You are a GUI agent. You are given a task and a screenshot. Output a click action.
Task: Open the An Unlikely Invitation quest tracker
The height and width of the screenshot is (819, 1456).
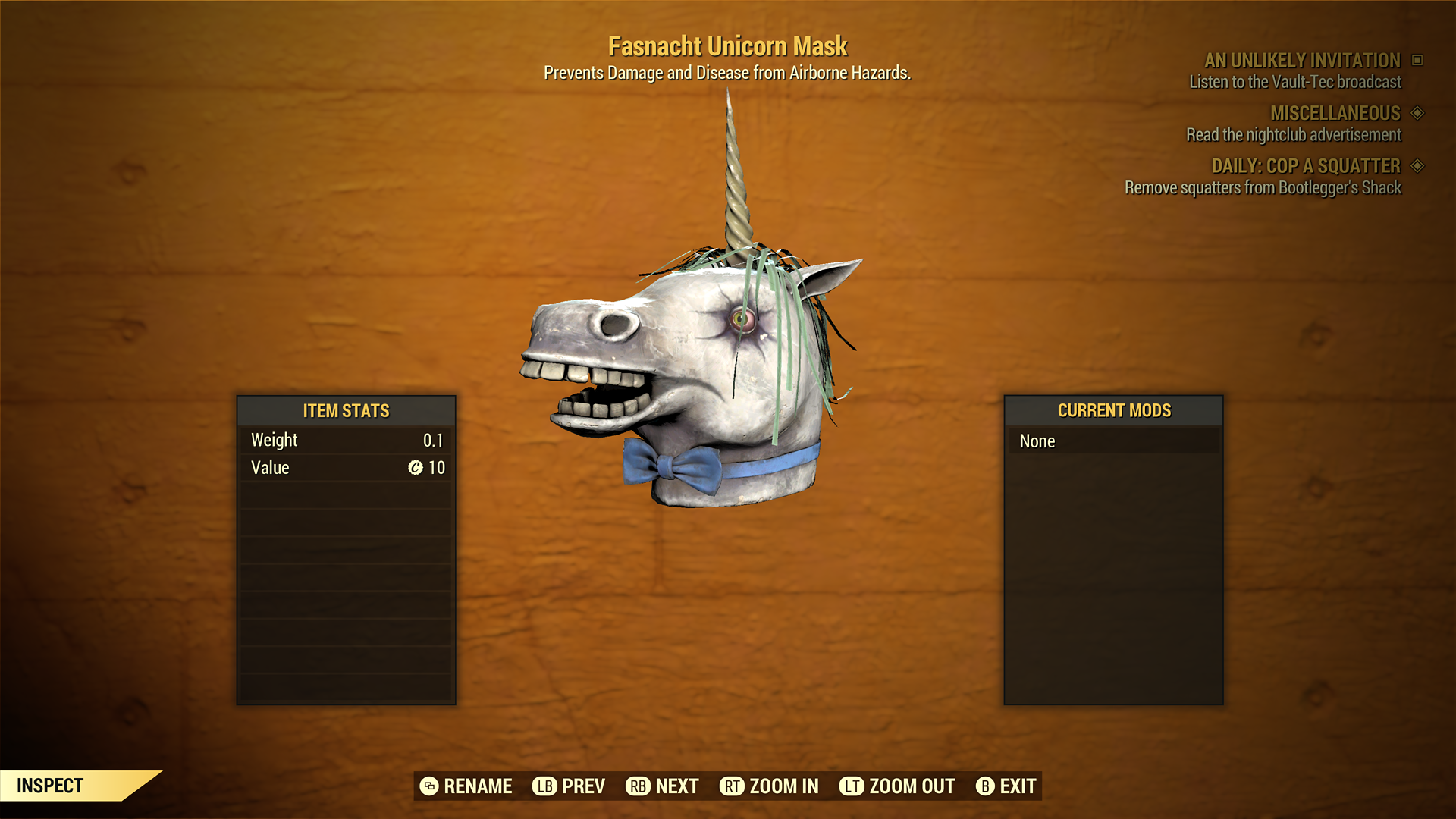tap(1302, 61)
